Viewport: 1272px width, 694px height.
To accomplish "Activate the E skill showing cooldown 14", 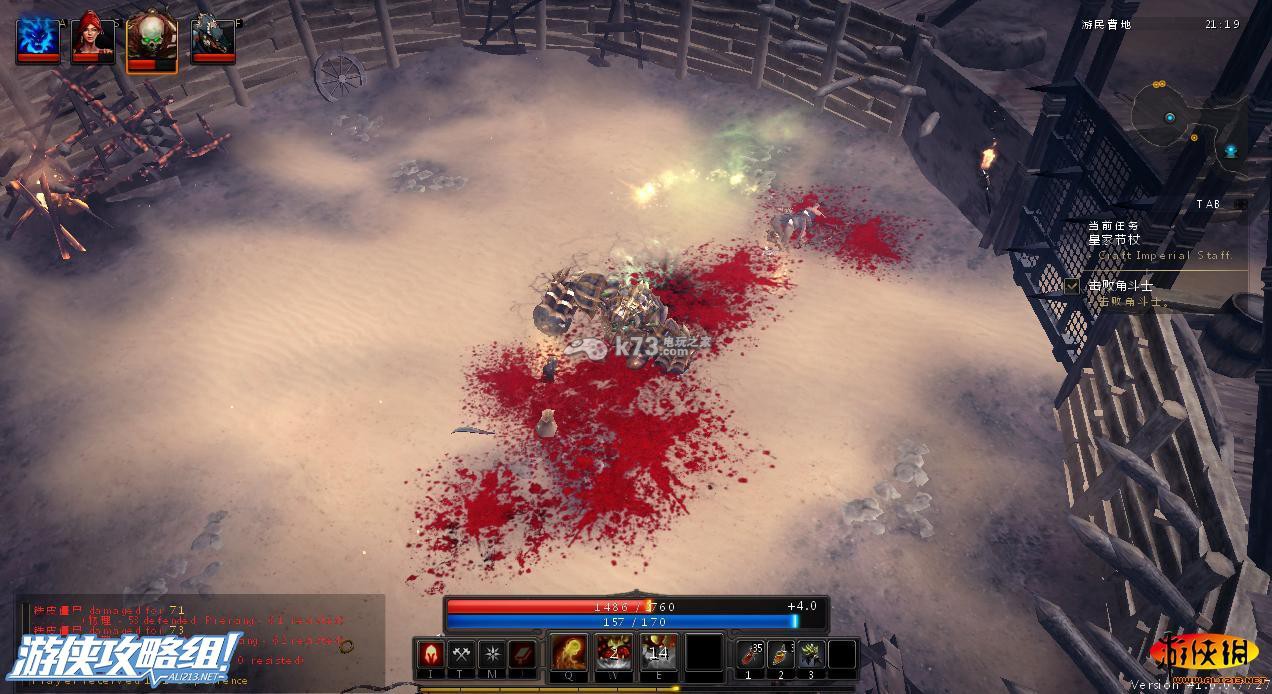I will click(x=658, y=653).
